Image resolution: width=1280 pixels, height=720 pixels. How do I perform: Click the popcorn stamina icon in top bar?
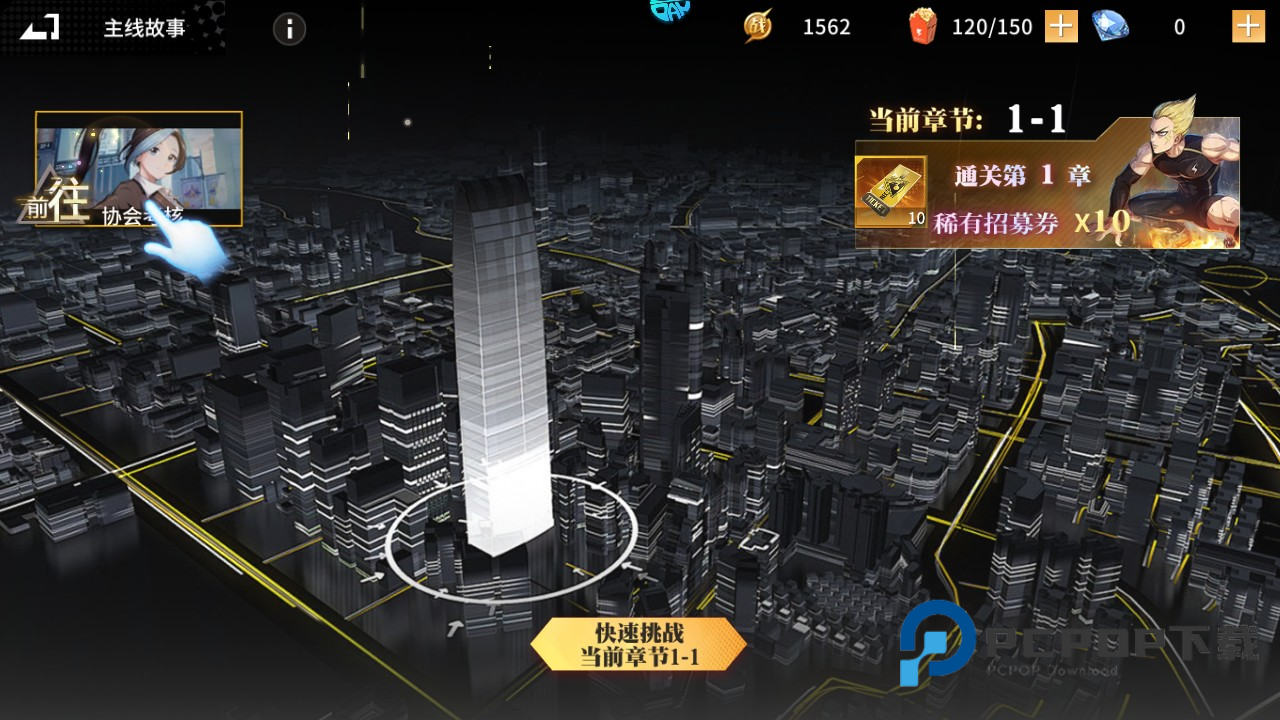point(925,27)
